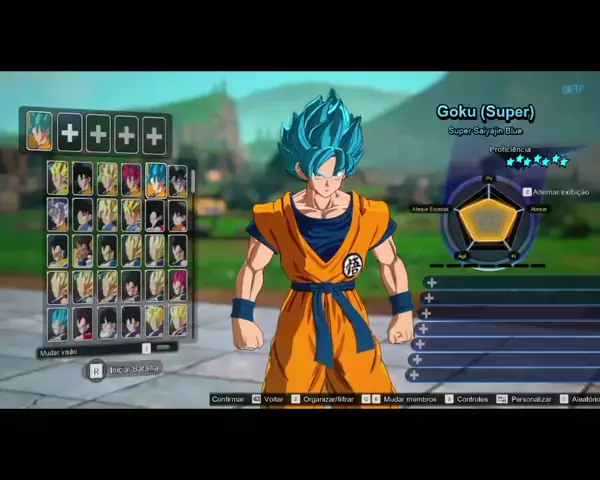Image resolution: width=600 pixels, height=480 pixels.
Task: Pick the silver-haired Ultra Instinct Goku portrait
Action: [58, 213]
